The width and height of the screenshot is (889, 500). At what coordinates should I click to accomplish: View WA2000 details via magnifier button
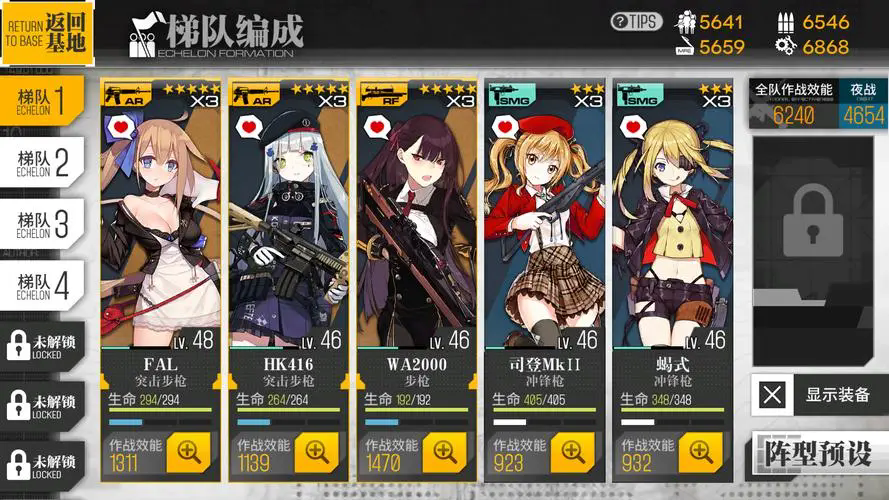click(444, 453)
